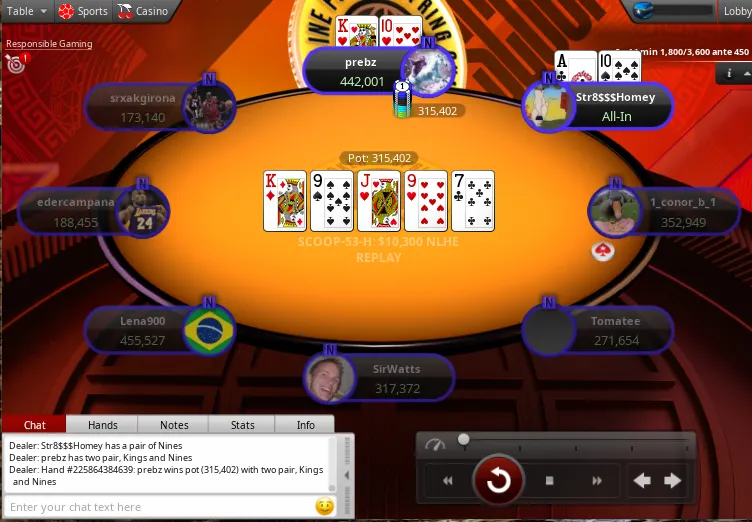Select the Info tab
The height and width of the screenshot is (522, 752).
click(x=306, y=425)
